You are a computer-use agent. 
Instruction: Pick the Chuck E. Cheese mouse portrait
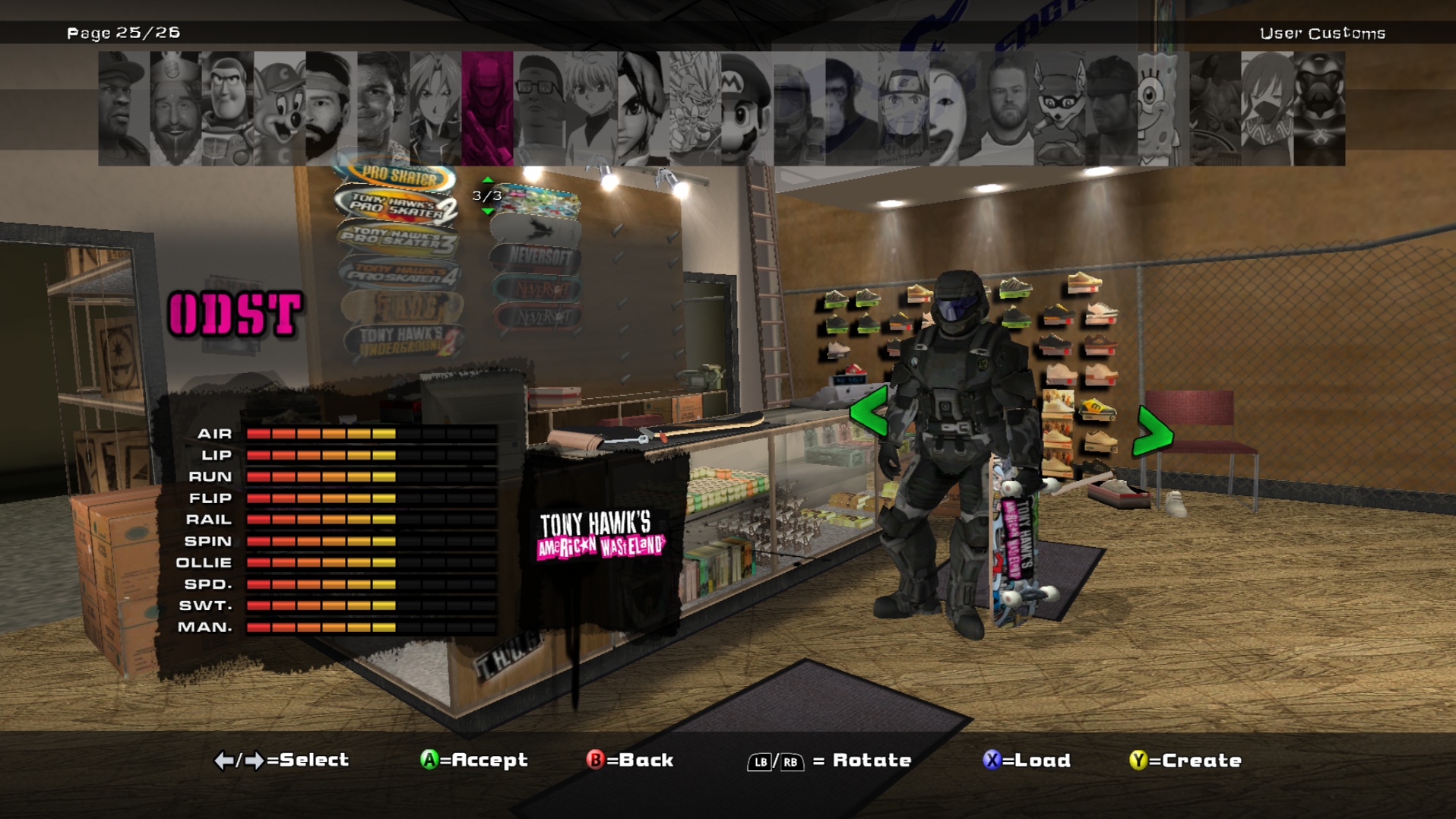pyautogui.click(x=279, y=108)
